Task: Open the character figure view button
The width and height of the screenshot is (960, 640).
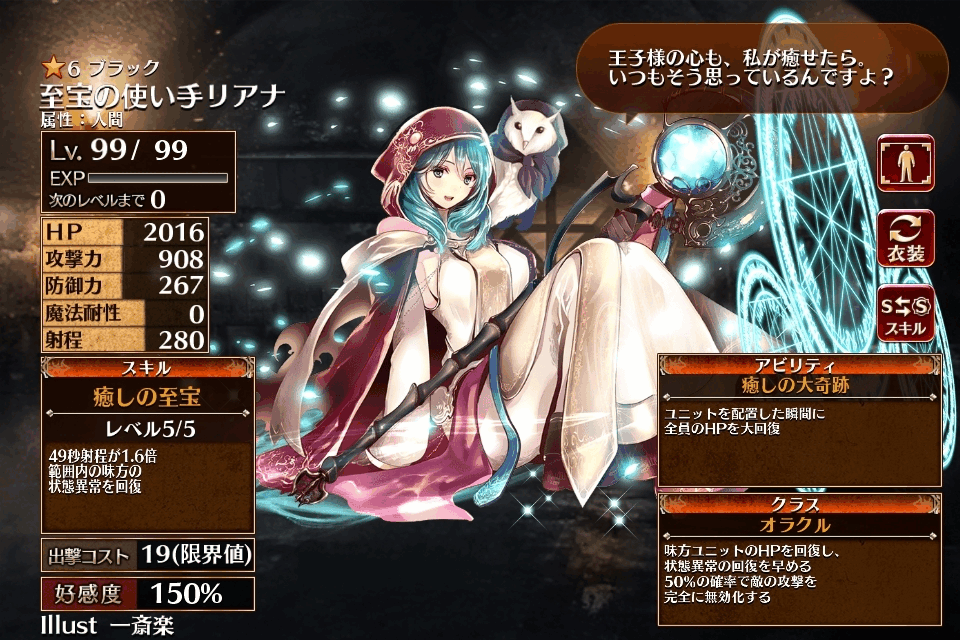Action: tap(906, 164)
